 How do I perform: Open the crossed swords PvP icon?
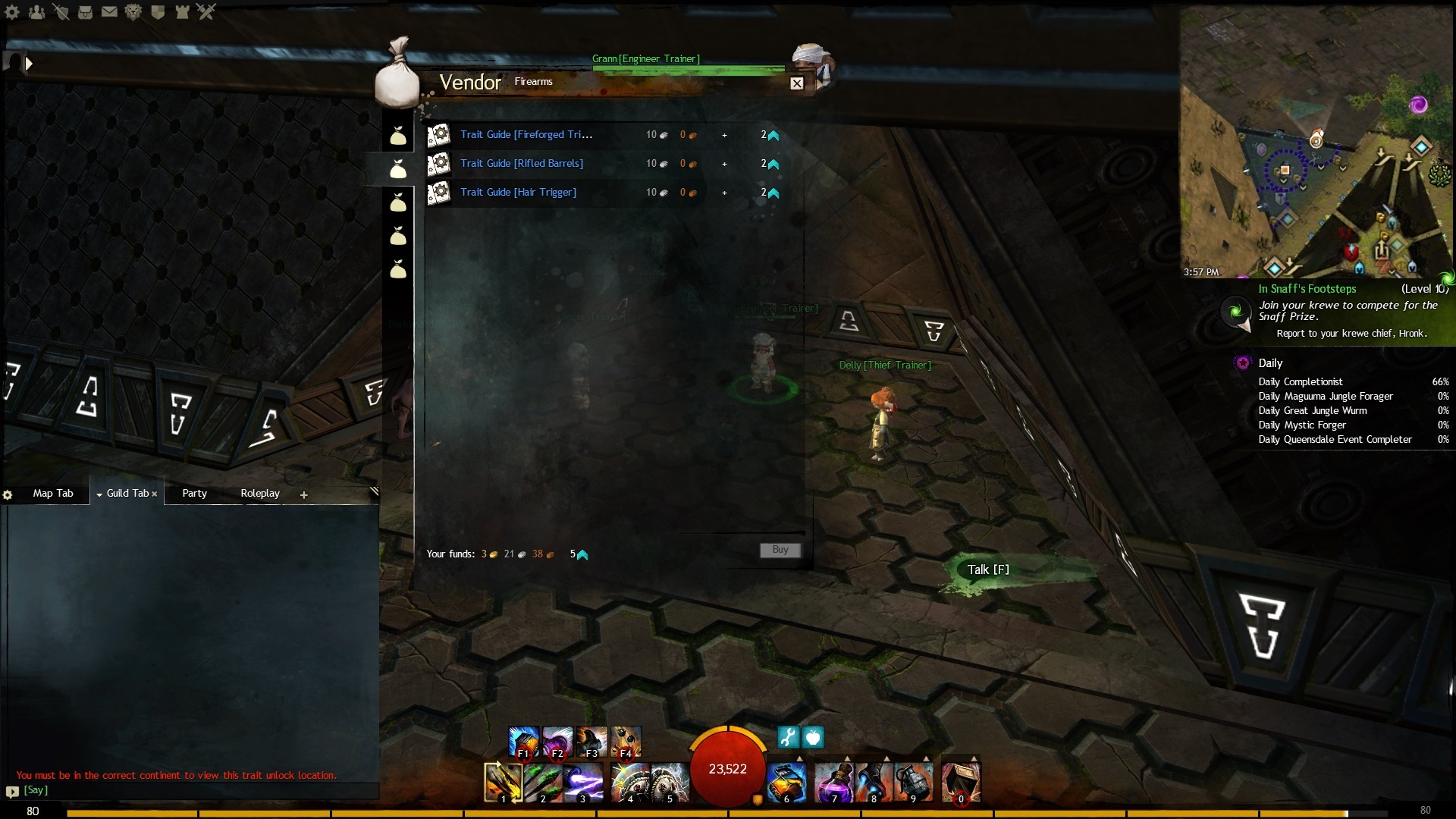[x=206, y=11]
